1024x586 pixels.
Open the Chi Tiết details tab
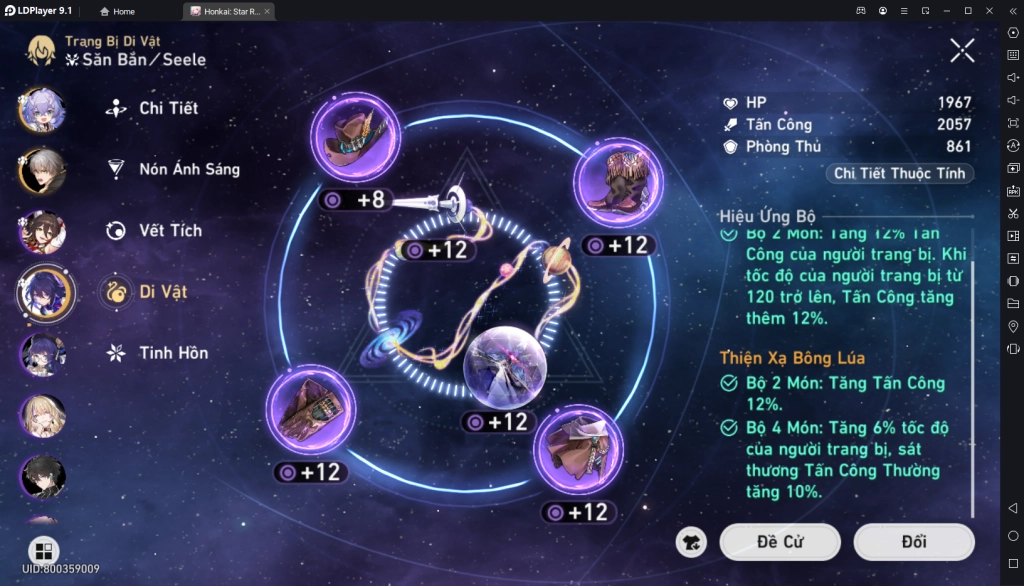[x=168, y=108]
